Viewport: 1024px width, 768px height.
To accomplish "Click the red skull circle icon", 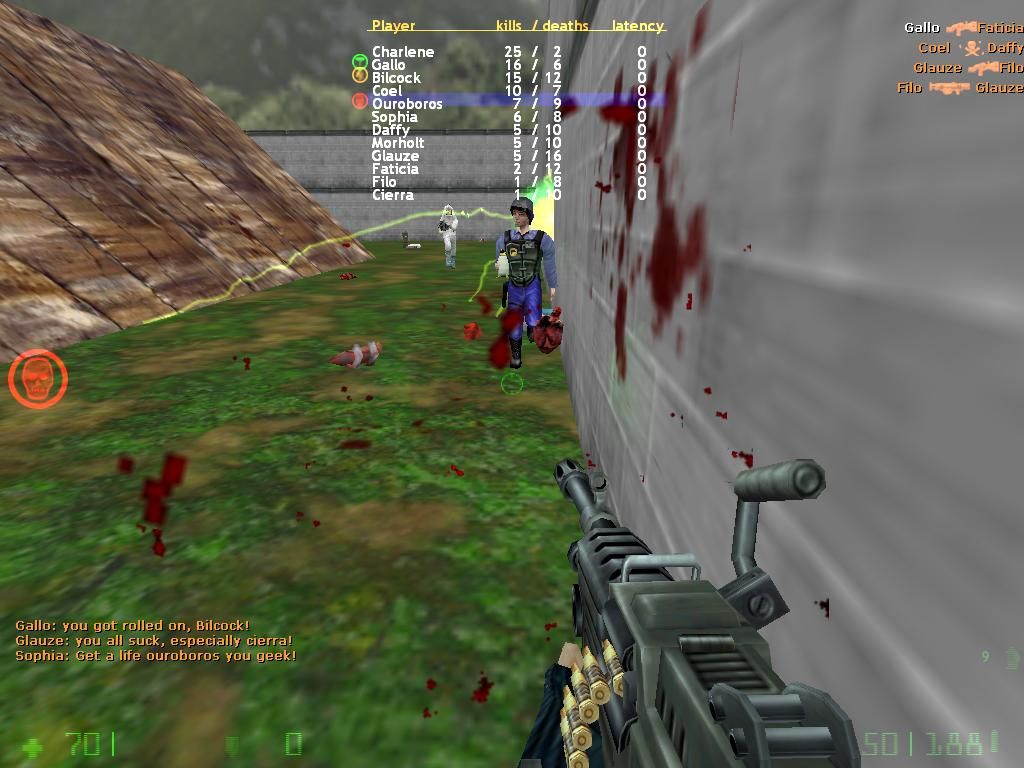I will tap(38, 379).
